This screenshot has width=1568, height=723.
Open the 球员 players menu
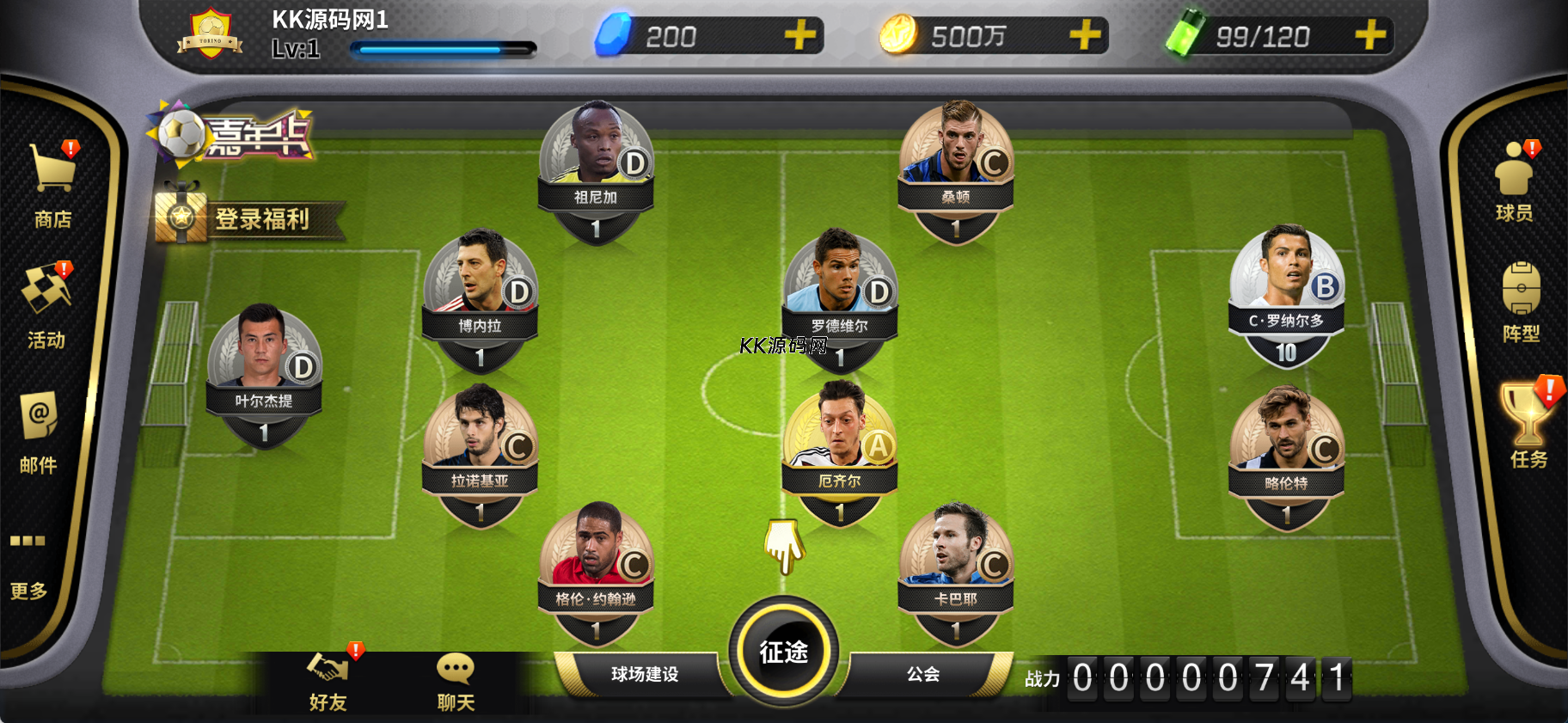click(x=1514, y=181)
